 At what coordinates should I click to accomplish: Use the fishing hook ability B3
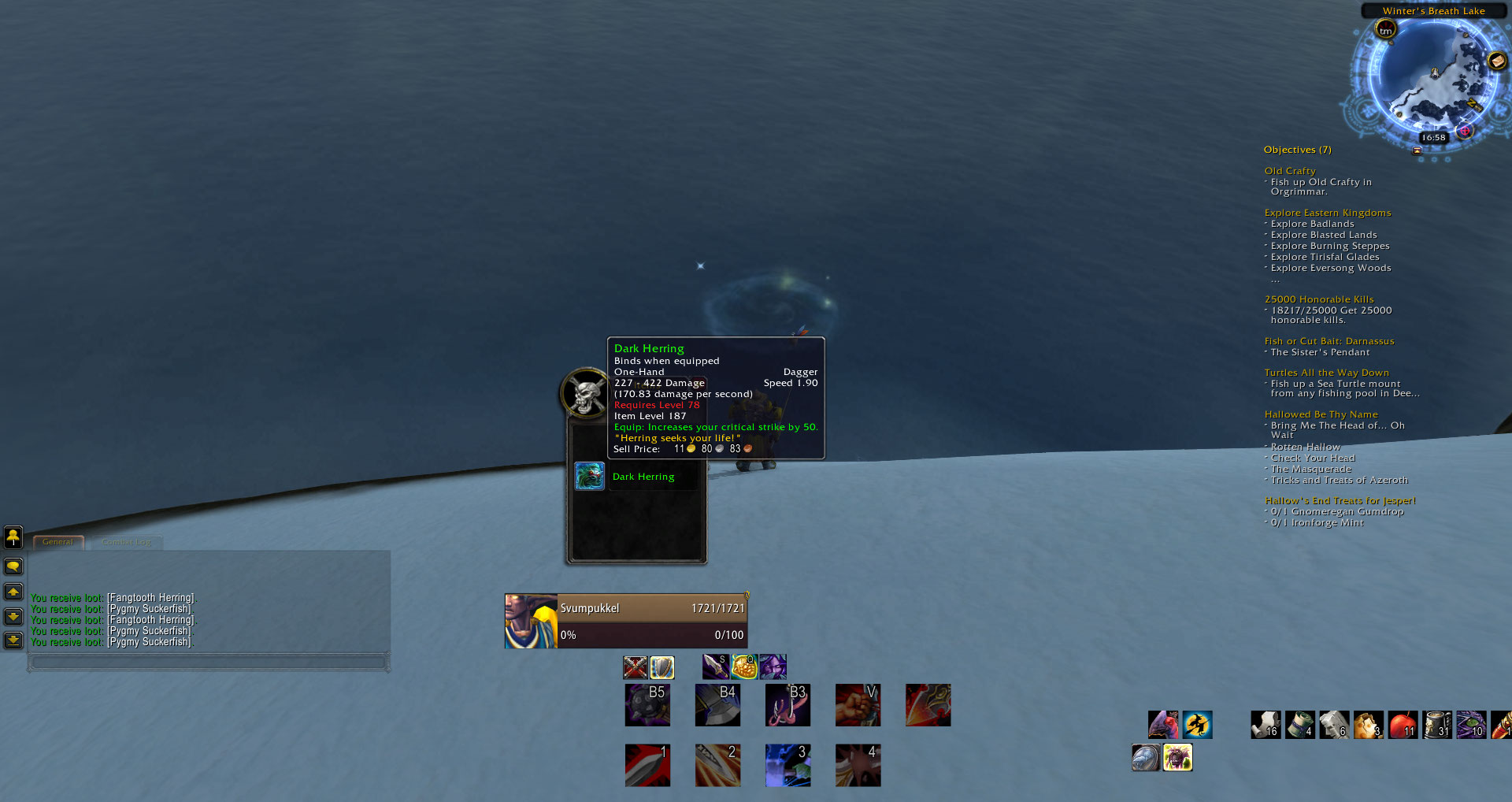[x=787, y=704]
